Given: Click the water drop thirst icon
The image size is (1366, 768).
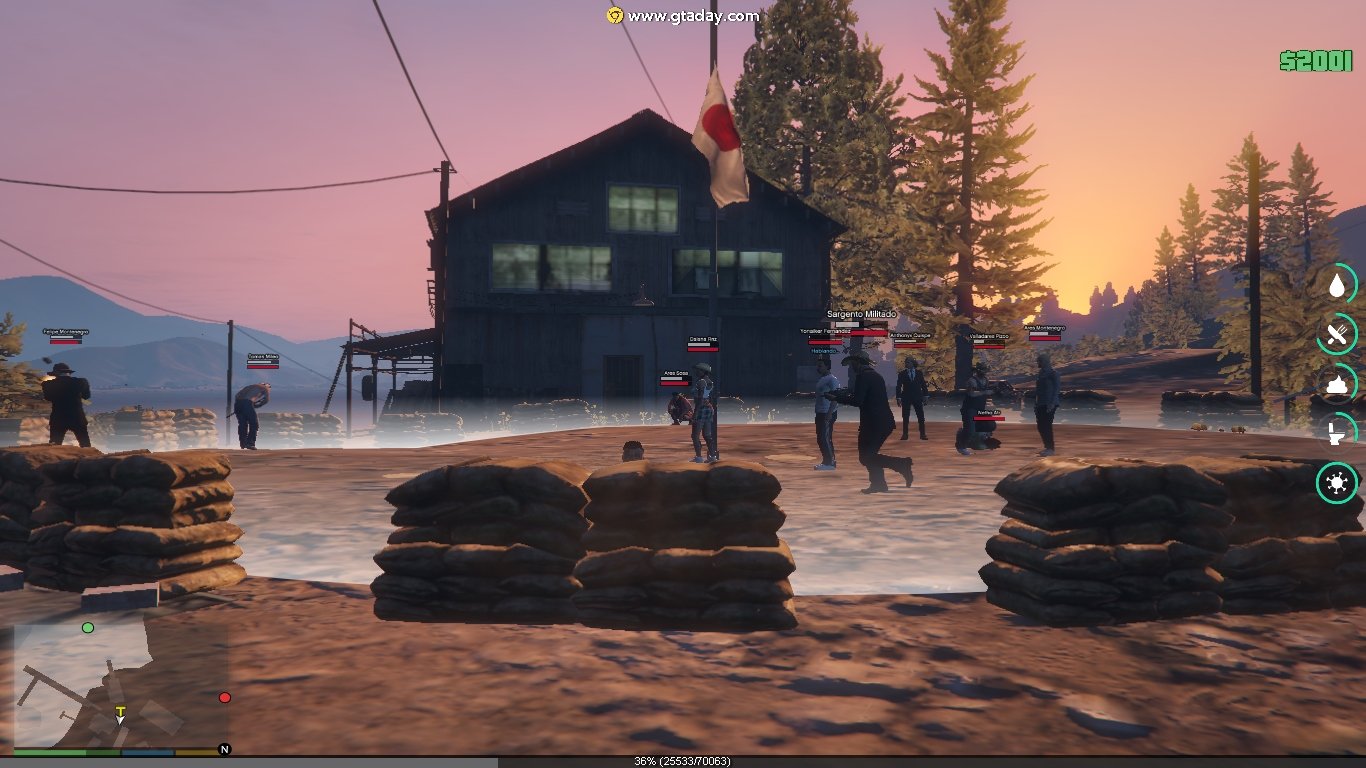Looking at the screenshot, I should coord(1337,284).
